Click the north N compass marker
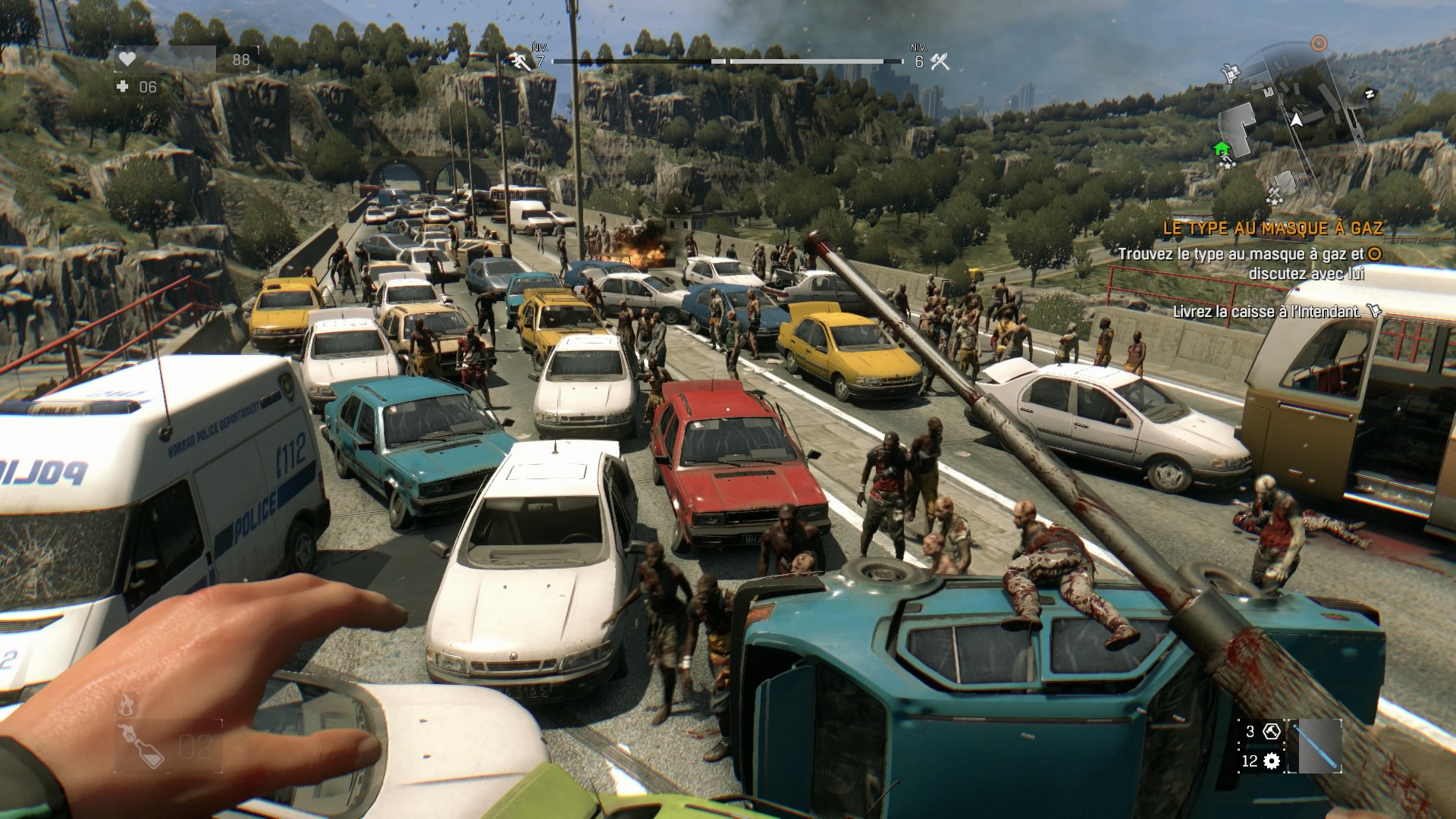1456x819 pixels. (x=1370, y=93)
